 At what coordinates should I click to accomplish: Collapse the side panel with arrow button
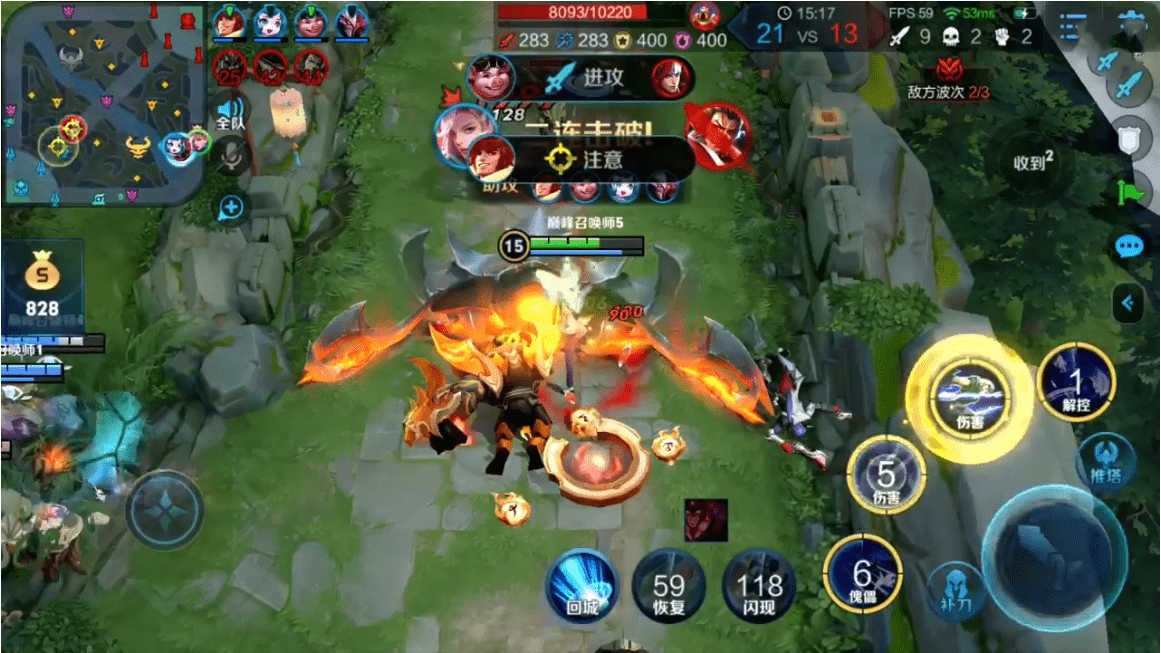click(1129, 302)
